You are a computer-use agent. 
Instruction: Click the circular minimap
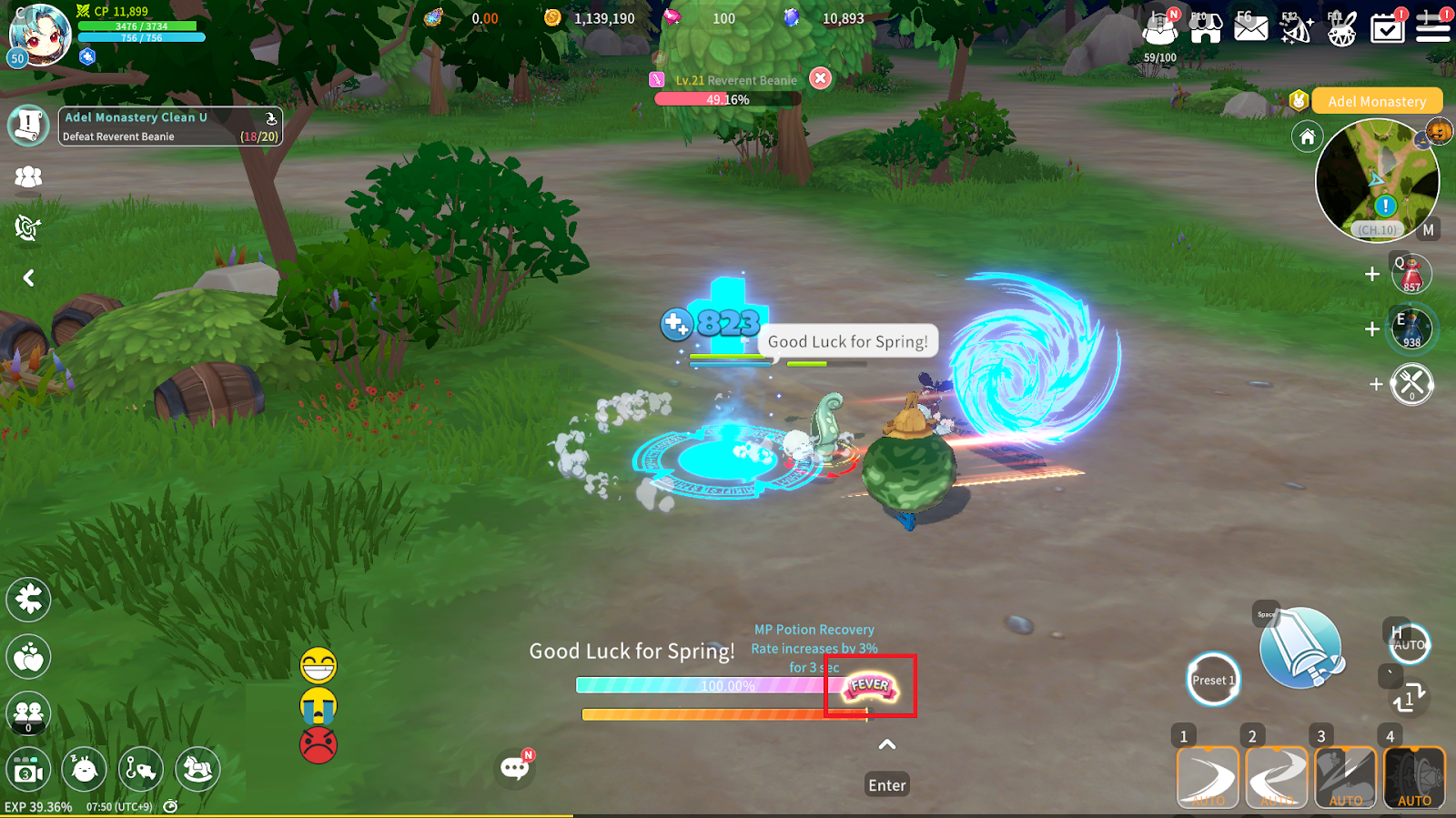coord(1377,181)
